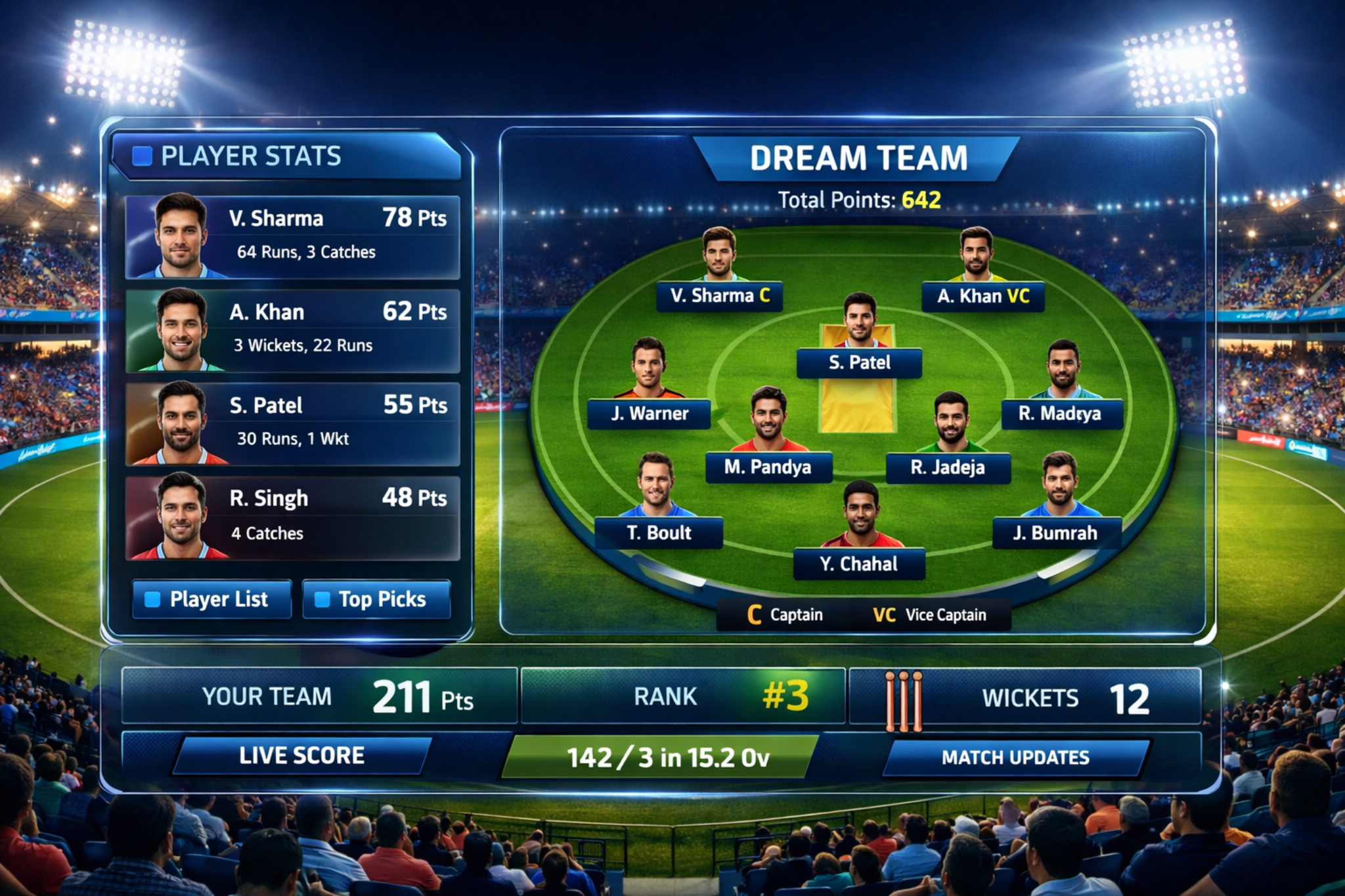Viewport: 1345px width, 896px height.
Task: Select A. Khan's 62 Pts stats row
Action: [293, 330]
